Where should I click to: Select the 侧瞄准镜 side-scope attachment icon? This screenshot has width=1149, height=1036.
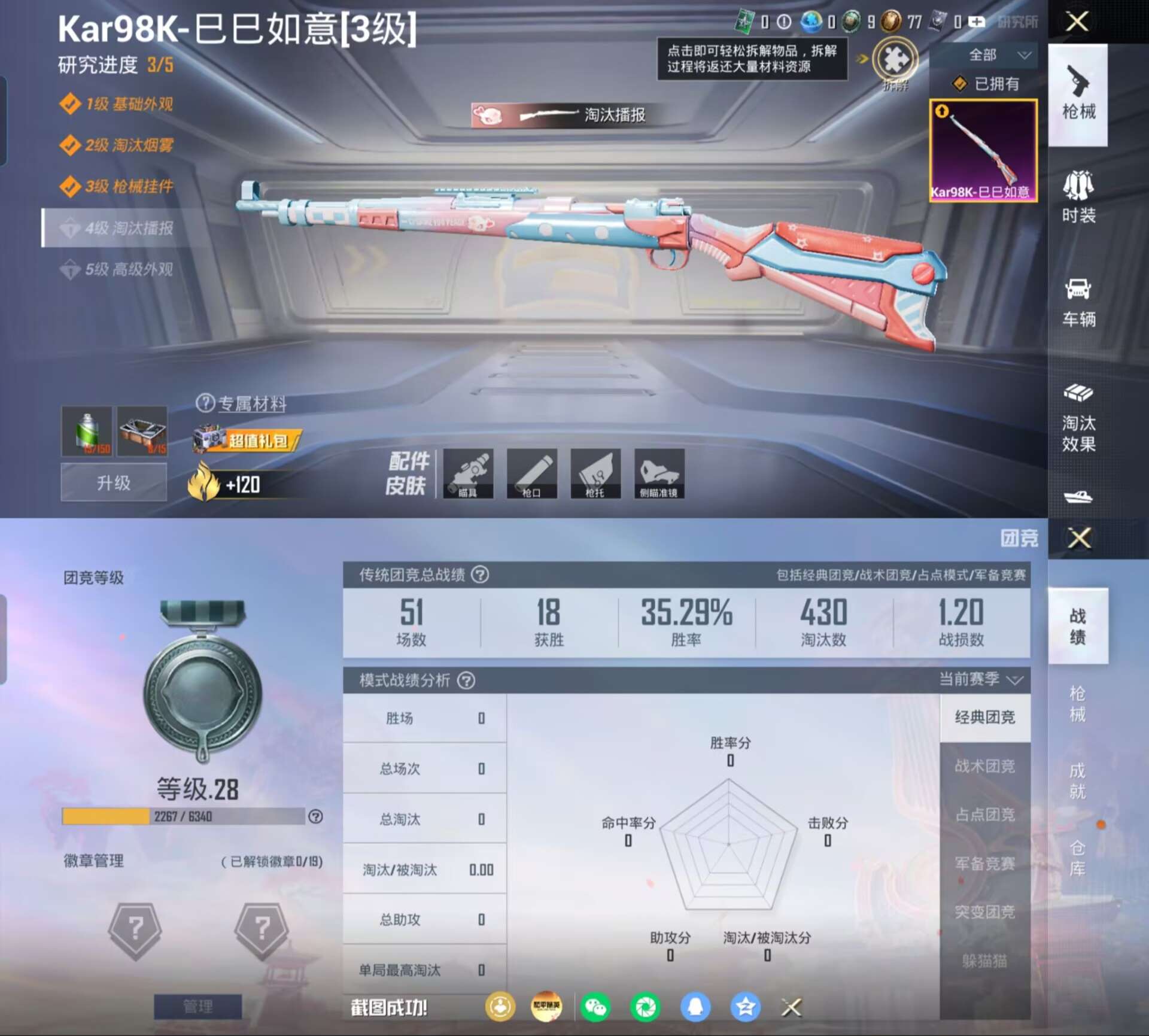[658, 475]
